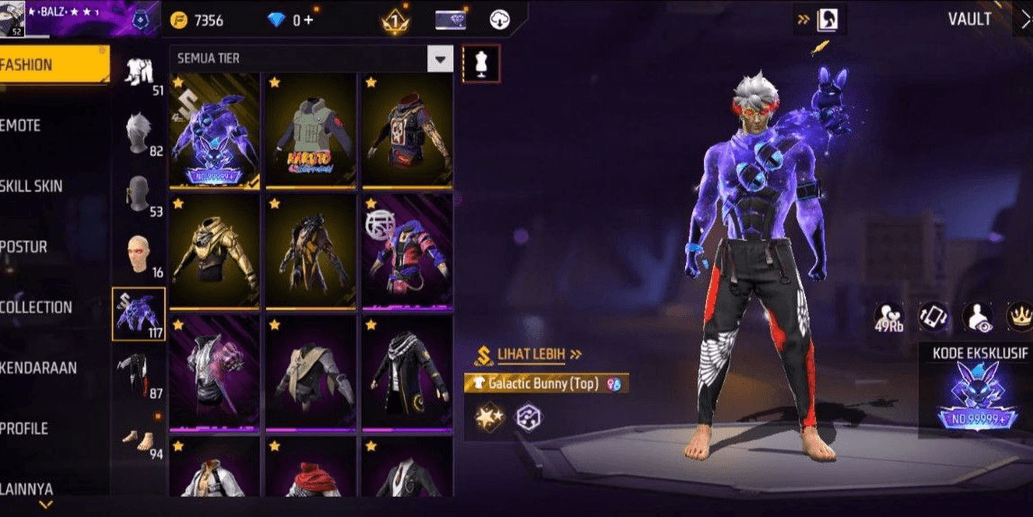Go to the Collection tab

coord(40,307)
